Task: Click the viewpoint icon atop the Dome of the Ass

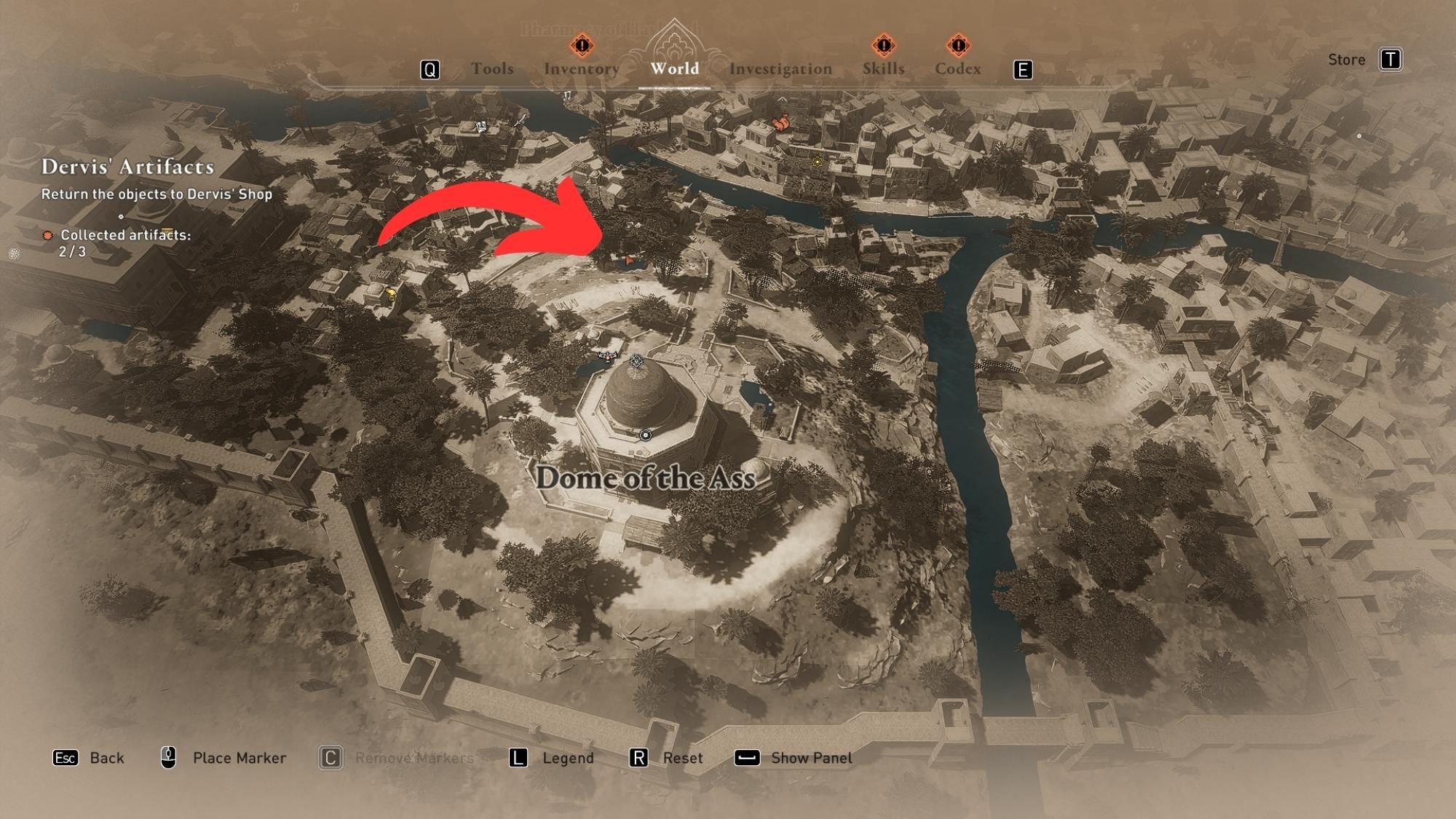Action: [636, 361]
